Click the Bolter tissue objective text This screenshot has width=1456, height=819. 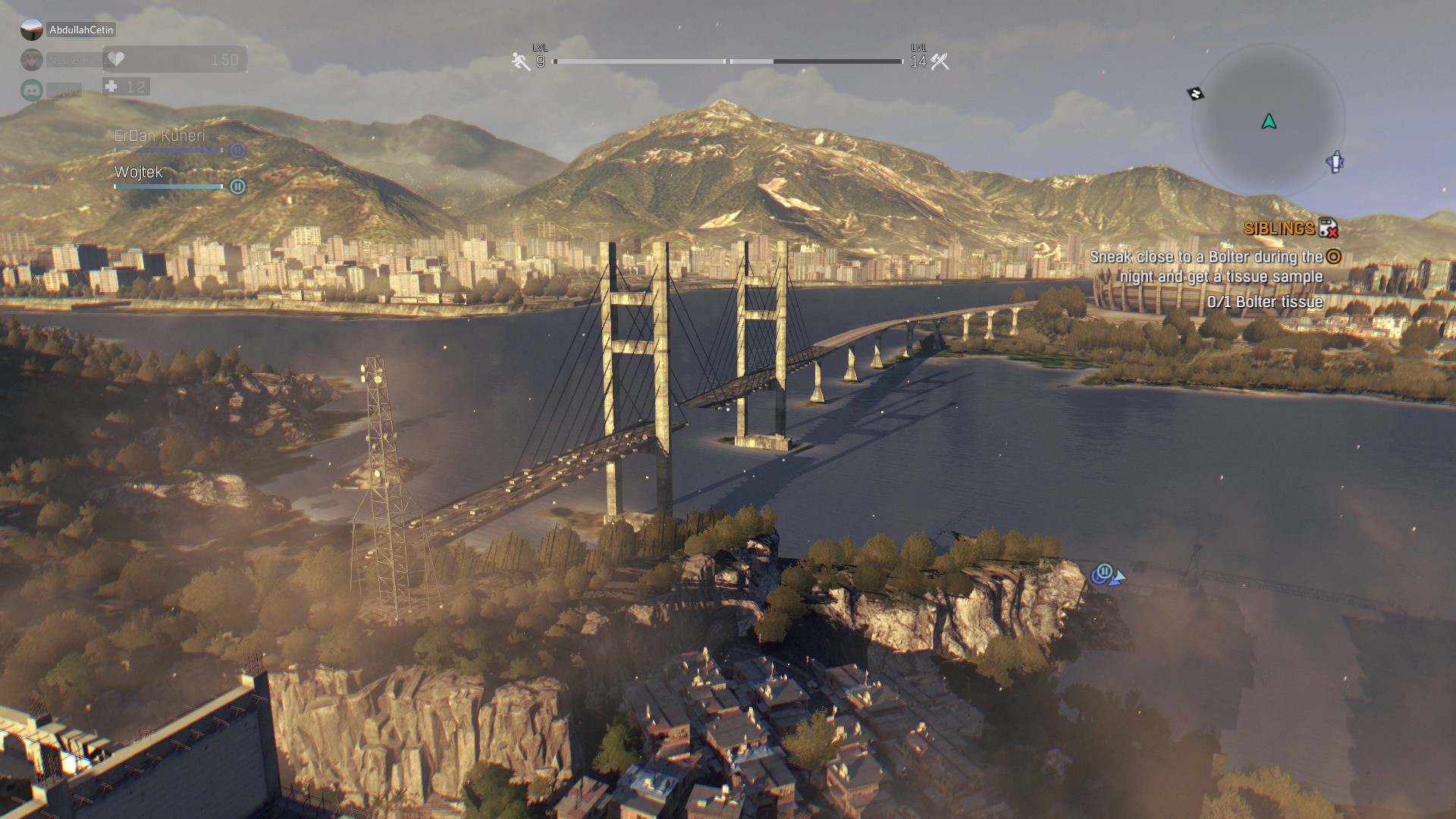1265,302
